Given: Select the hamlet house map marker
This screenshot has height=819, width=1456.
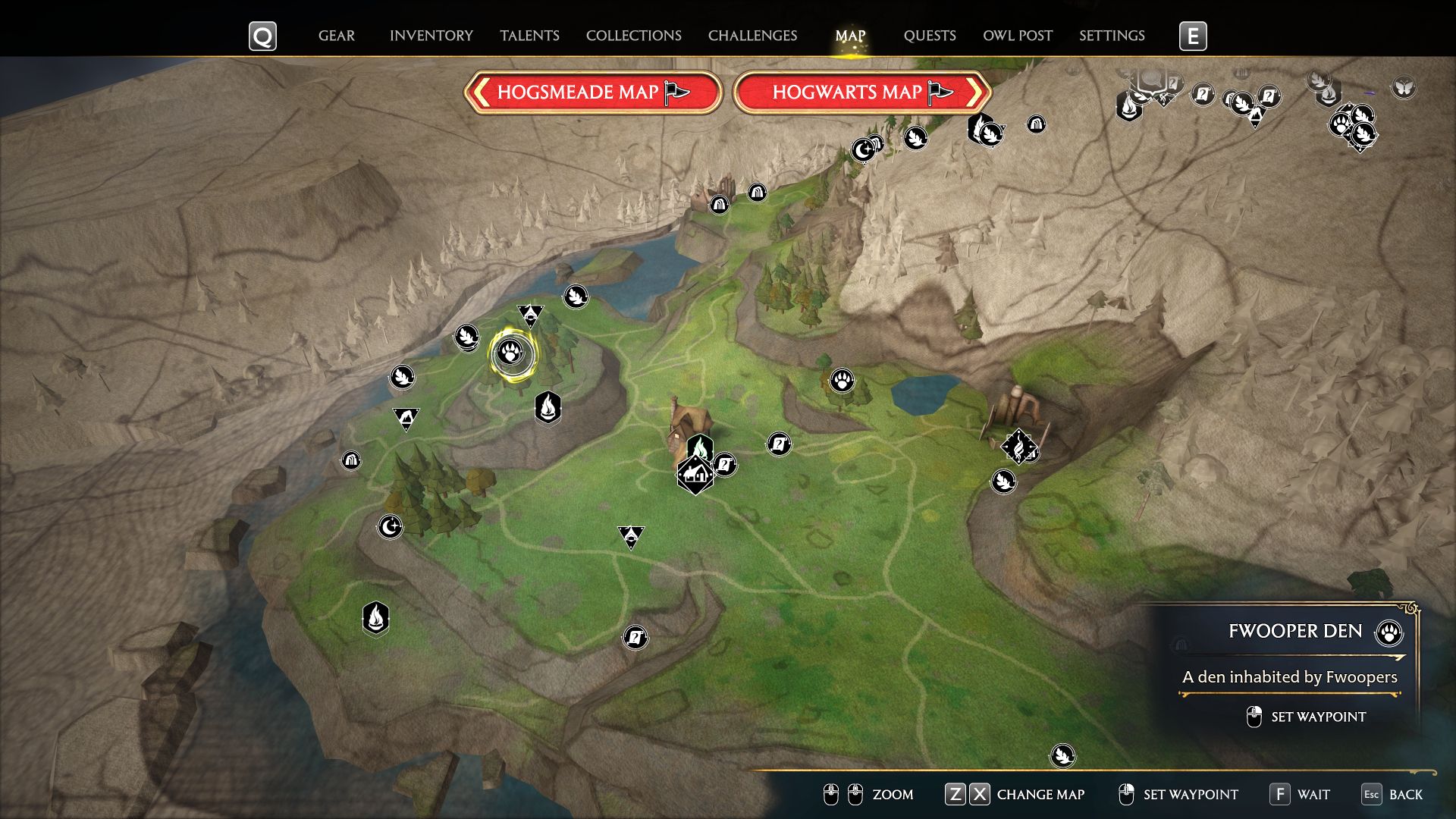Looking at the screenshot, I should coord(695,475).
